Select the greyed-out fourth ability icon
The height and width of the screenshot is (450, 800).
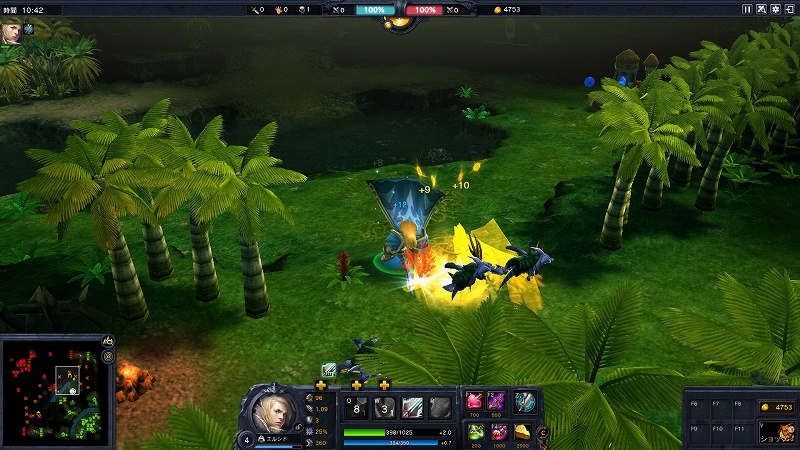[440, 407]
